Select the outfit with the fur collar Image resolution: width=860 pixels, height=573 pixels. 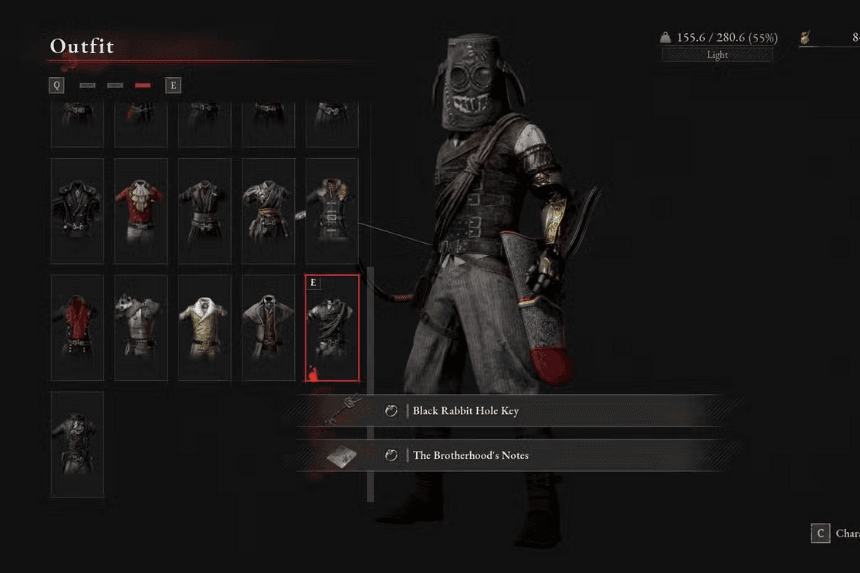[331, 210]
